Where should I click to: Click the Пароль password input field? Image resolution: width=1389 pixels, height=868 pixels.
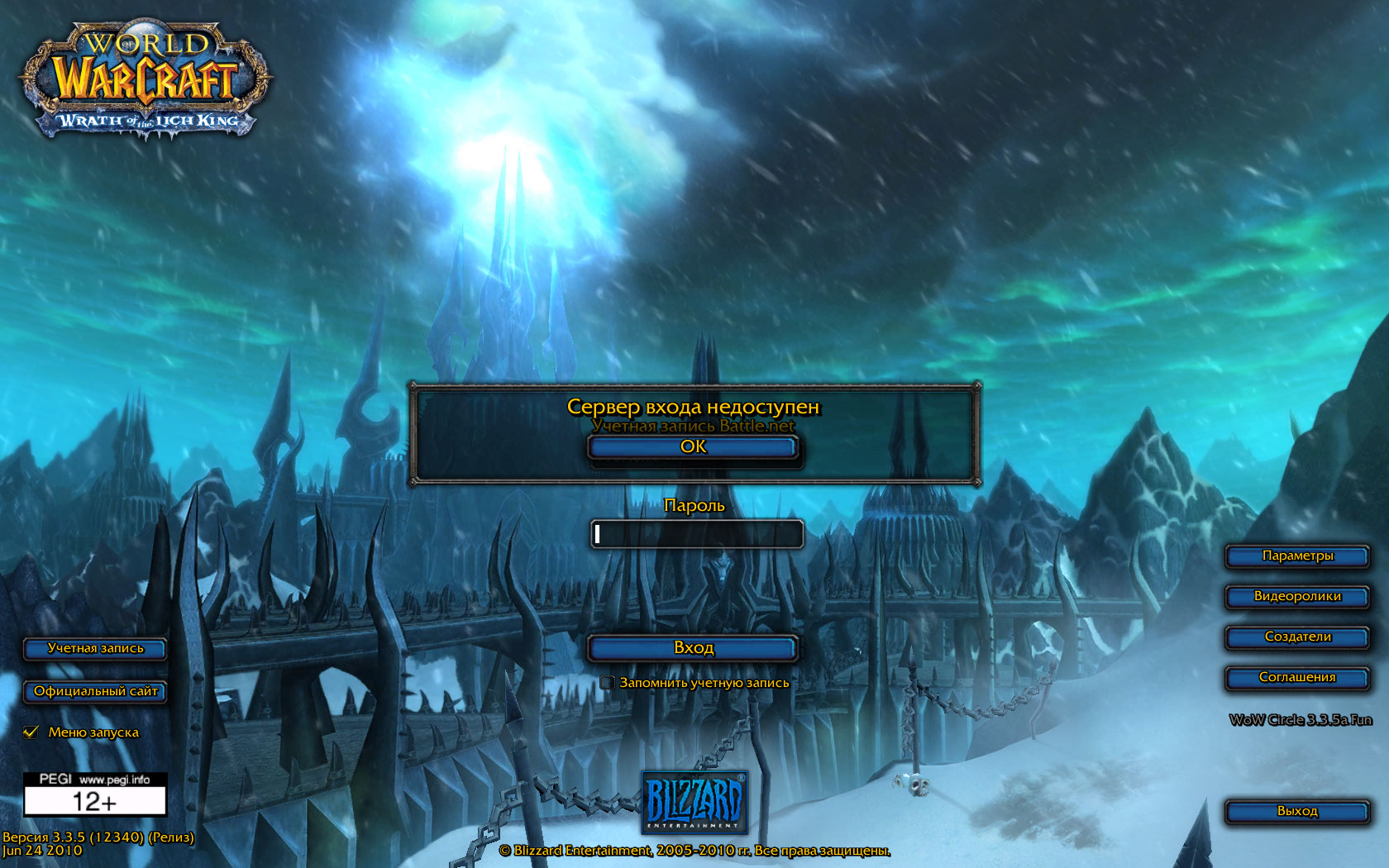coord(696,534)
